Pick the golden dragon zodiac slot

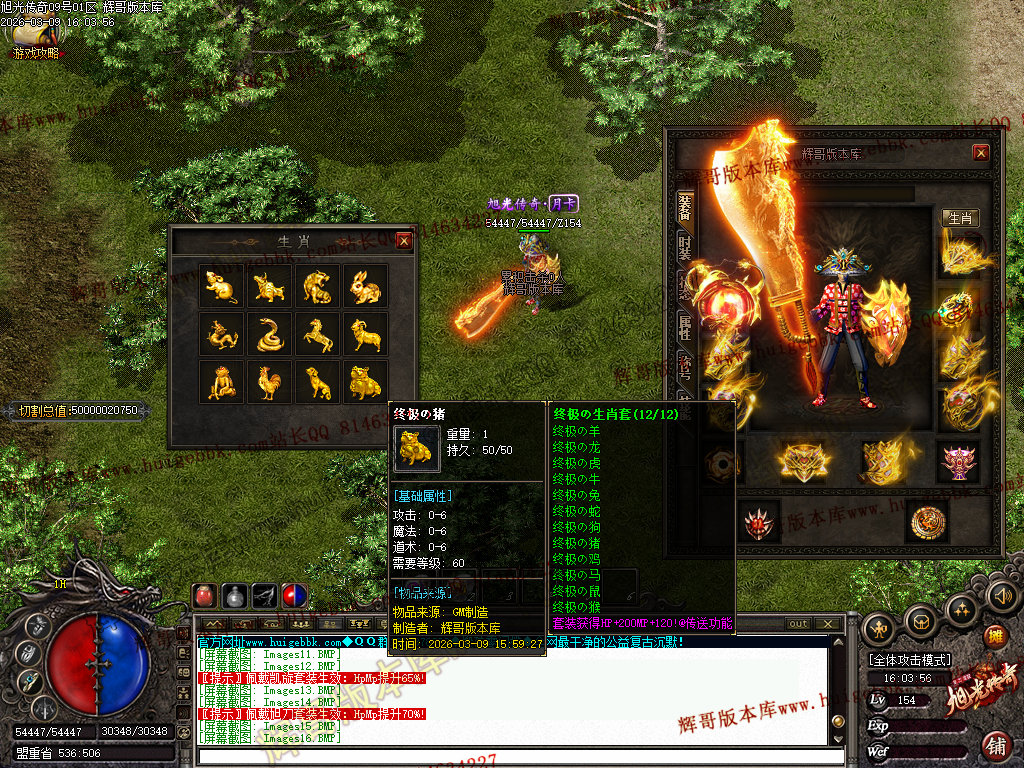[221, 334]
